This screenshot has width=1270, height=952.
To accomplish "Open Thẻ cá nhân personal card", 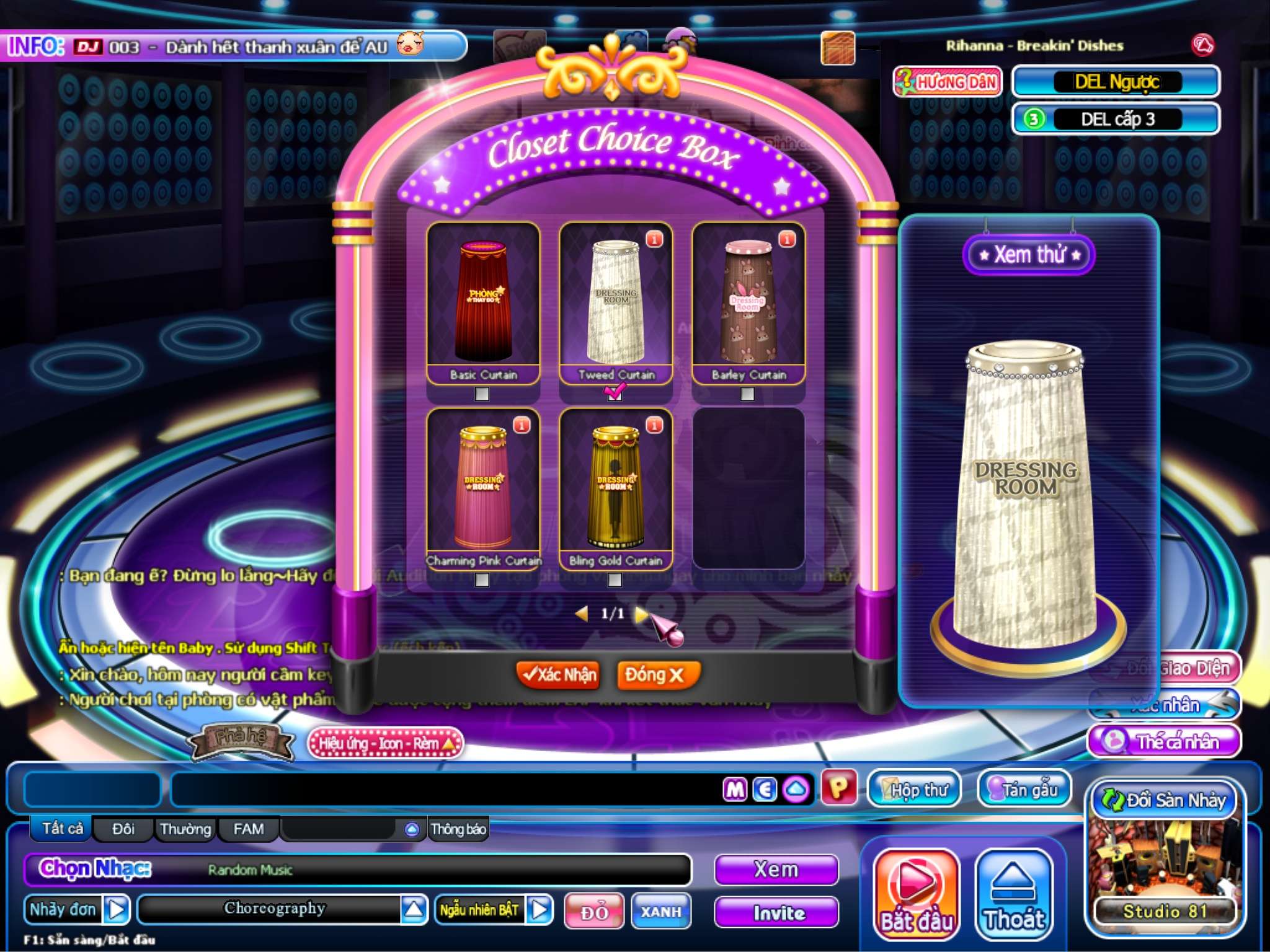I will pos(1165,741).
